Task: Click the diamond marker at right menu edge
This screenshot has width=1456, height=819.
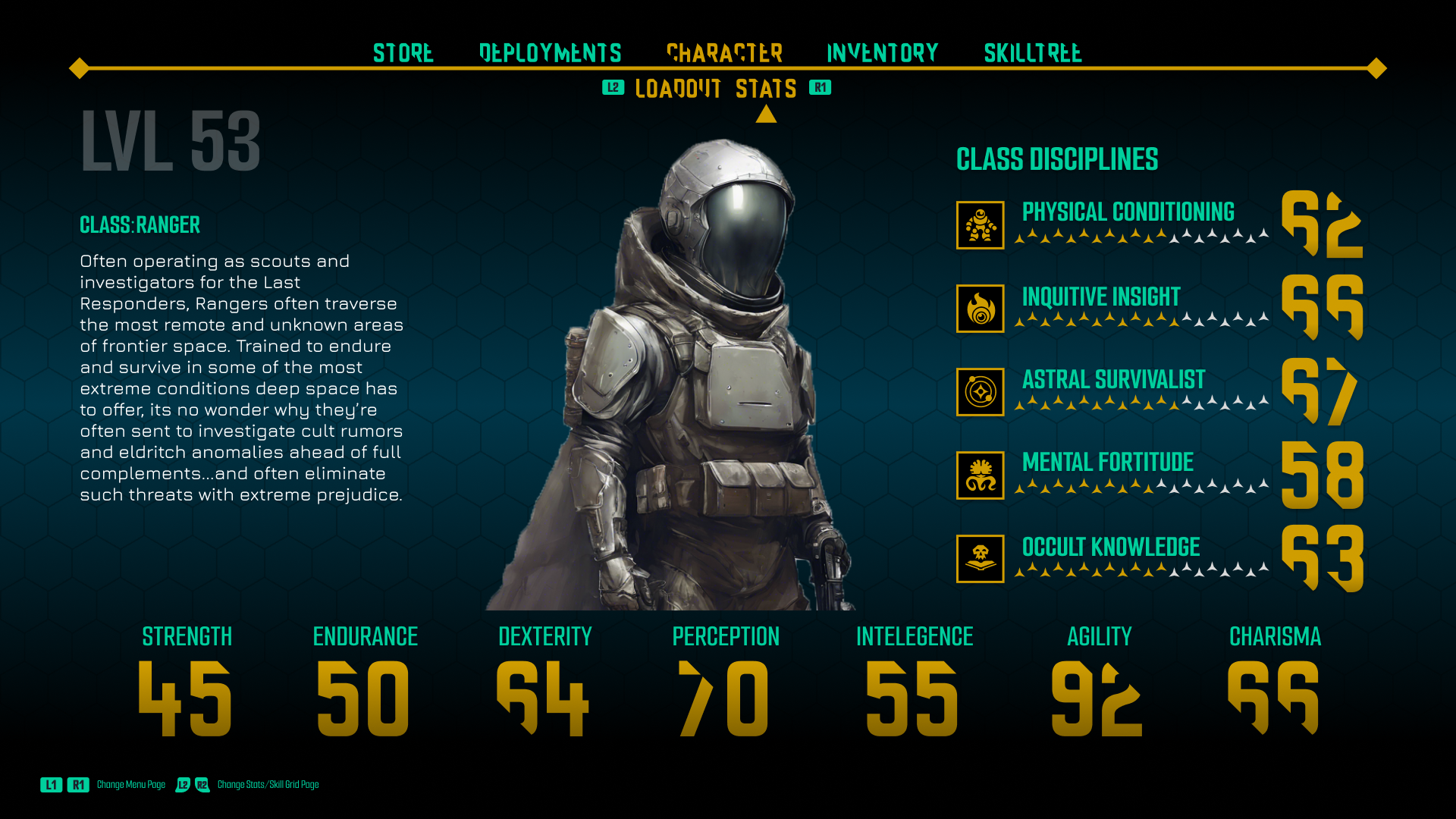Action: [1377, 67]
